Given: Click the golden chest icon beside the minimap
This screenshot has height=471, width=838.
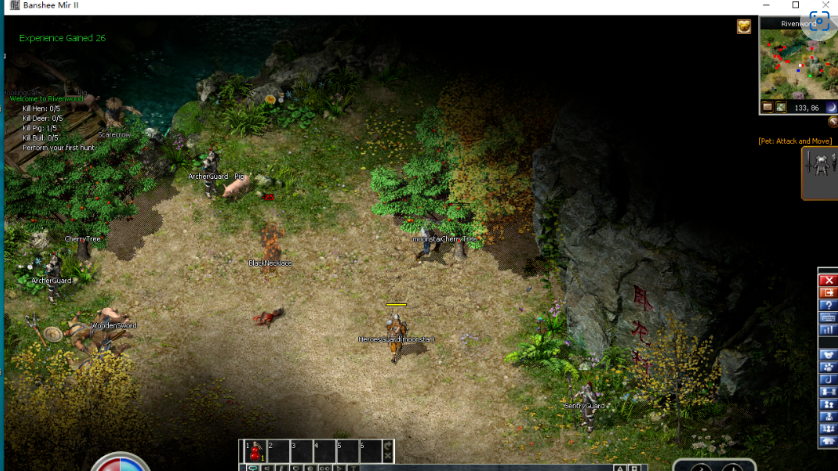Looking at the screenshot, I should click(x=744, y=27).
